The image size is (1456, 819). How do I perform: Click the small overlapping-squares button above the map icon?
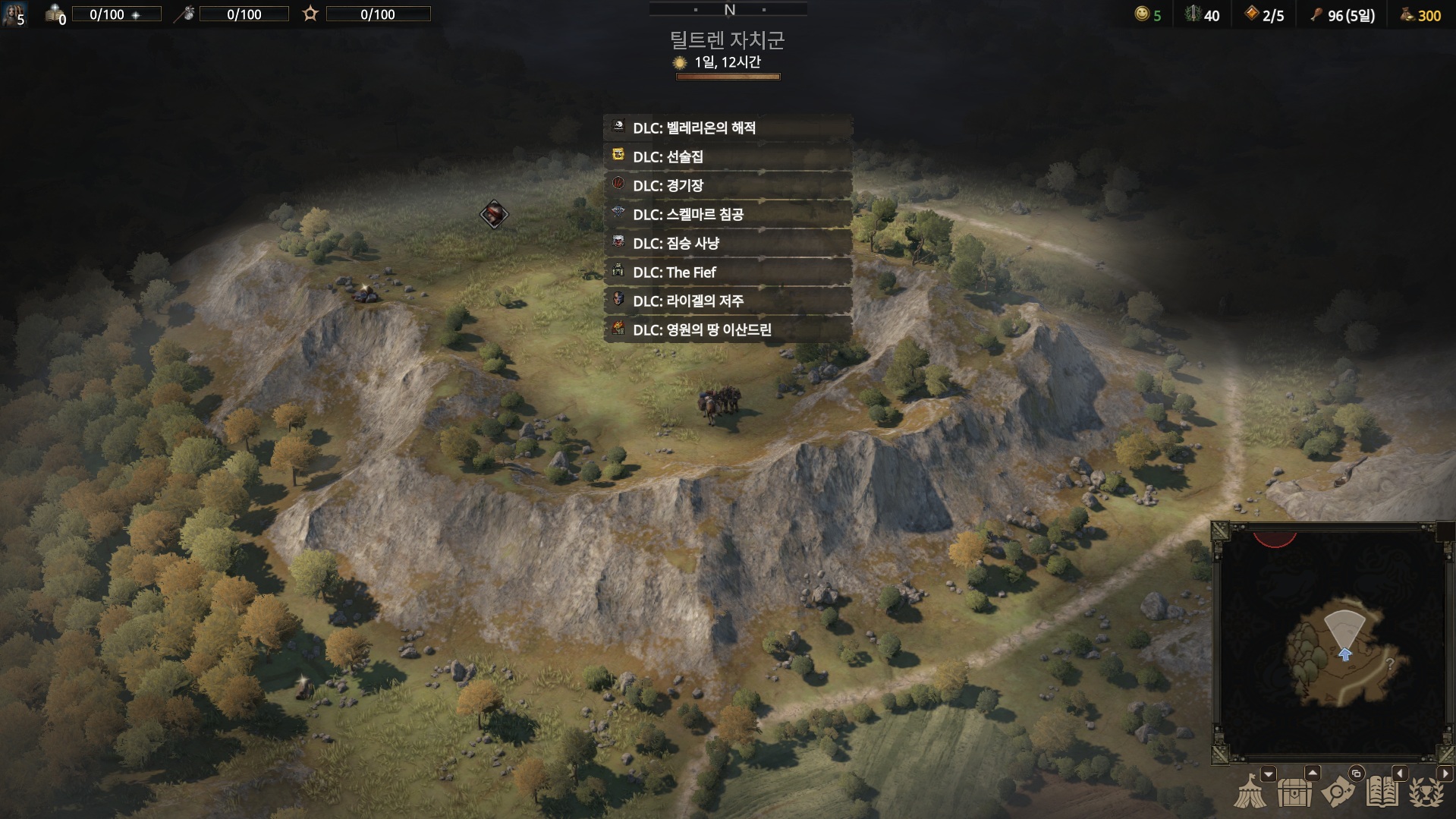coord(1356,773)
